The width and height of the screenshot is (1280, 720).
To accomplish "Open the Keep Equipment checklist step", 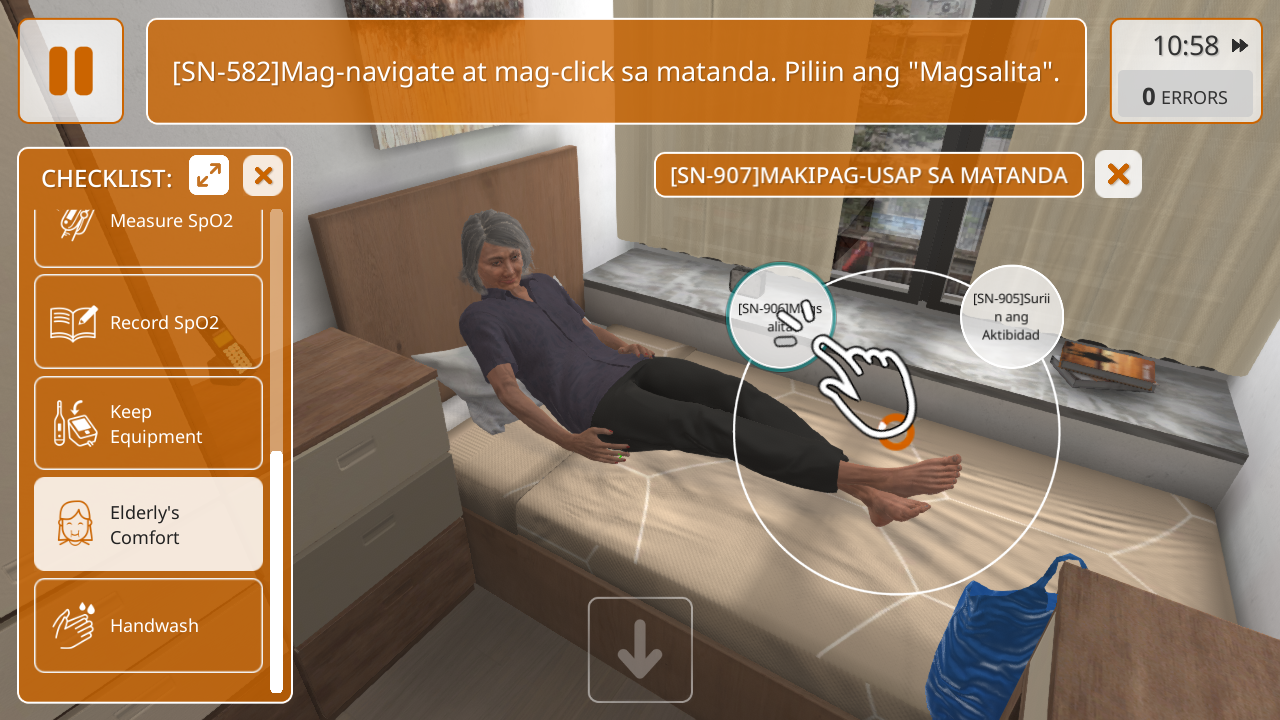I will 148,423.
